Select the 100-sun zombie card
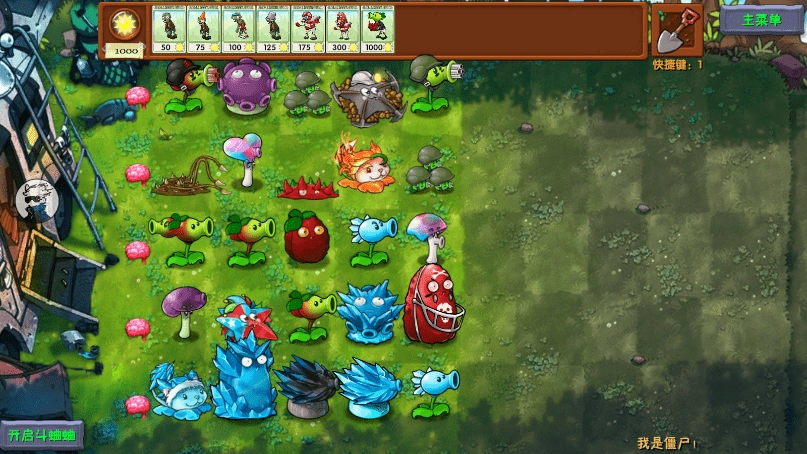Image resolution: width=807 pixels, height=454 pixels. pyautogui.click(x=238, y=29)
